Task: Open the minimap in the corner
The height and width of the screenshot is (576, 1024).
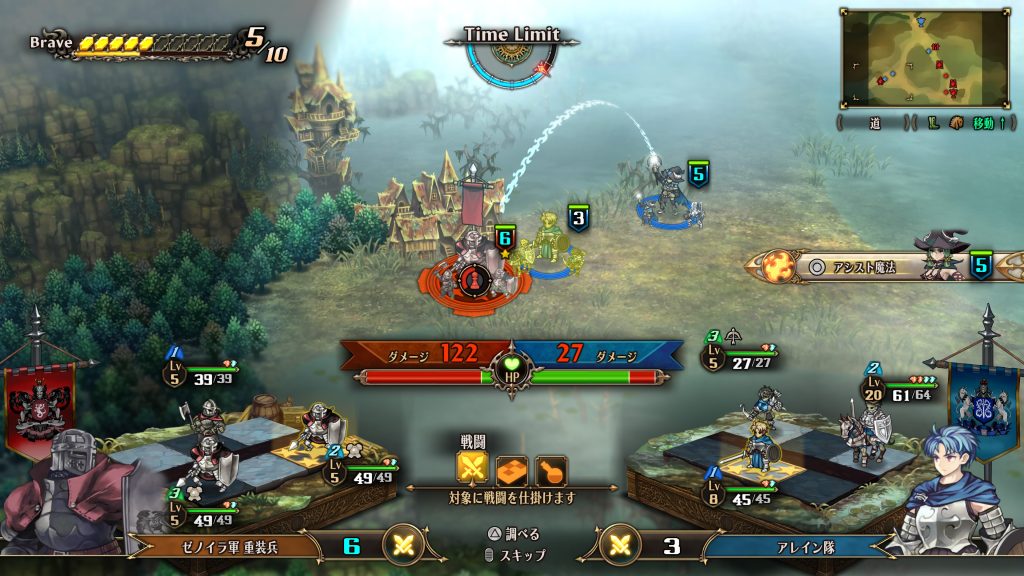Action: coord(924,58)
